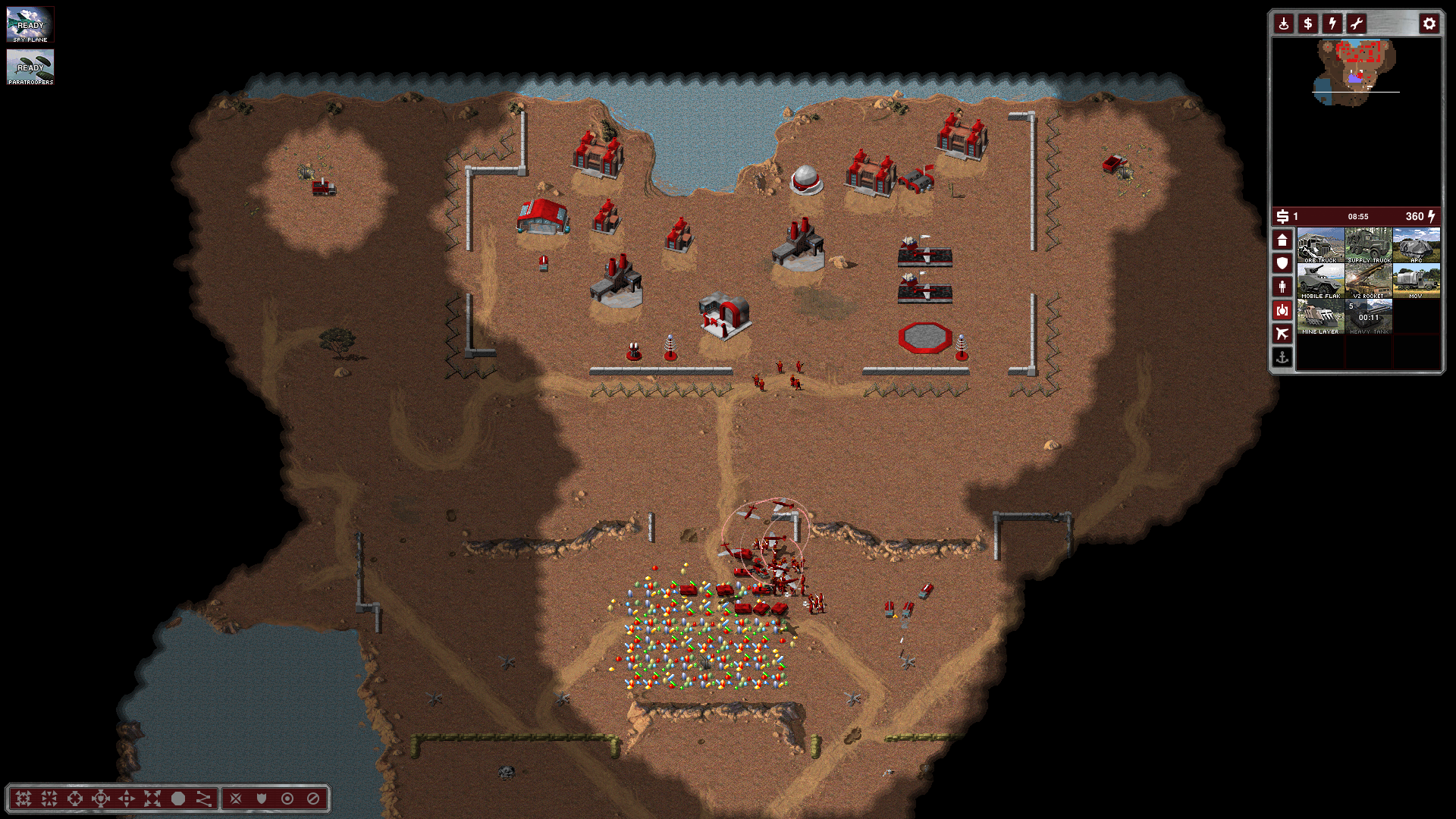This screenshot has height=819, width=1456.
Task: Select the Heavy Tank production icon
Action: click(x=1368, y=316)
